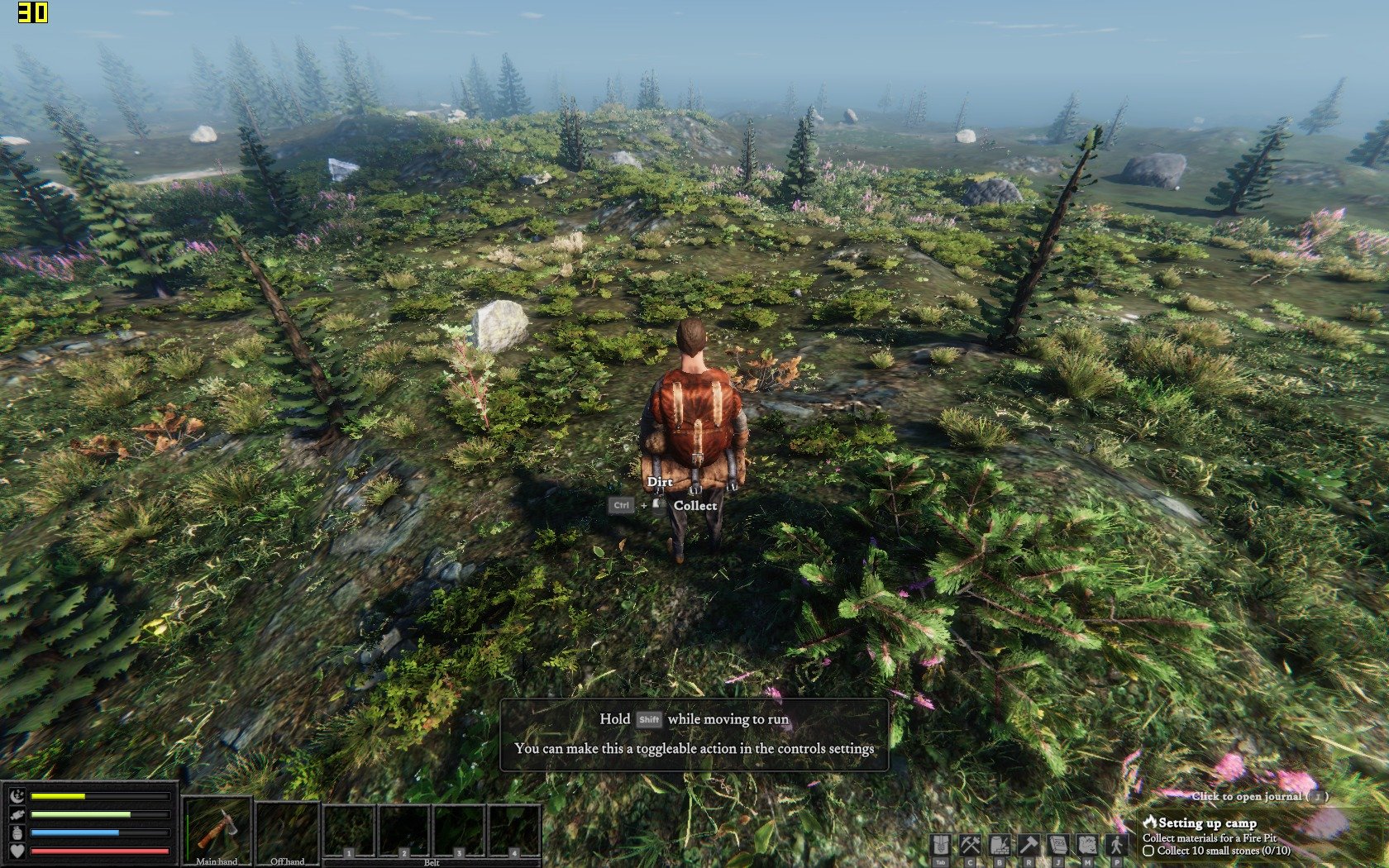Select the axe in the Main hand slot
Screen dimensions: 1389x868
pyautogui.click(x=217, y=829)
